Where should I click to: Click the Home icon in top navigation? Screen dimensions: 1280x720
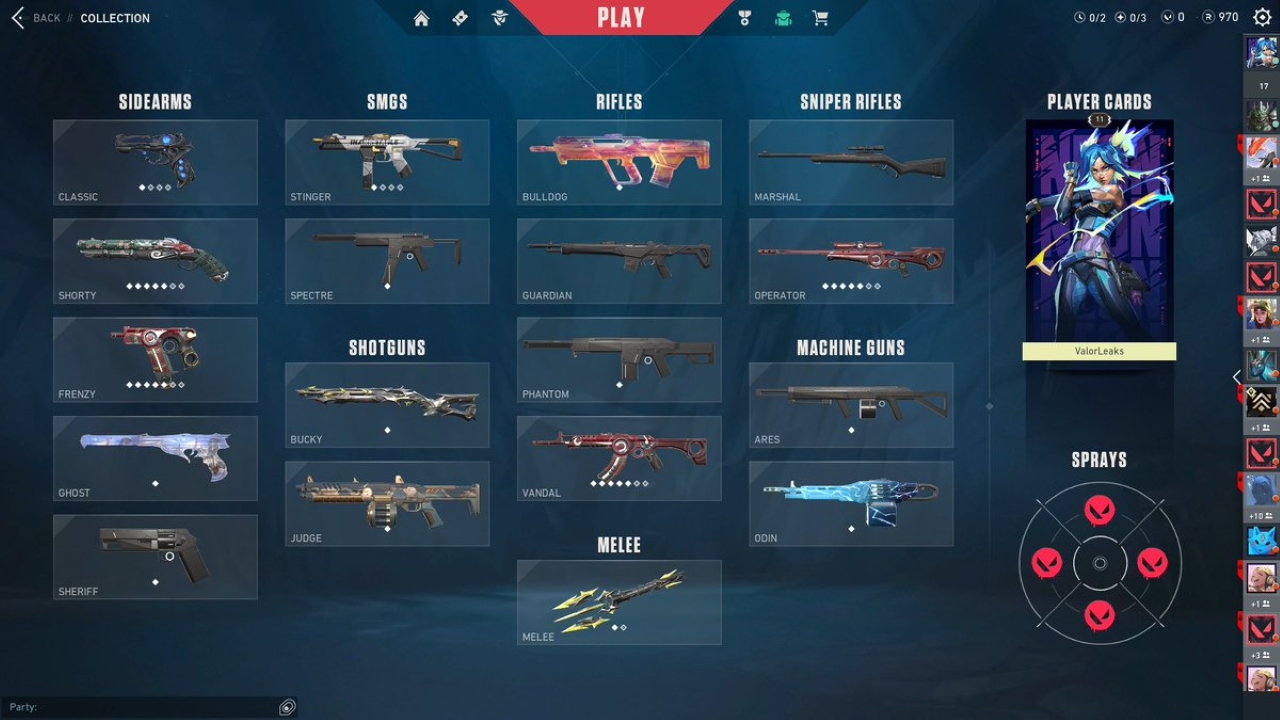(x=421, y=17)
